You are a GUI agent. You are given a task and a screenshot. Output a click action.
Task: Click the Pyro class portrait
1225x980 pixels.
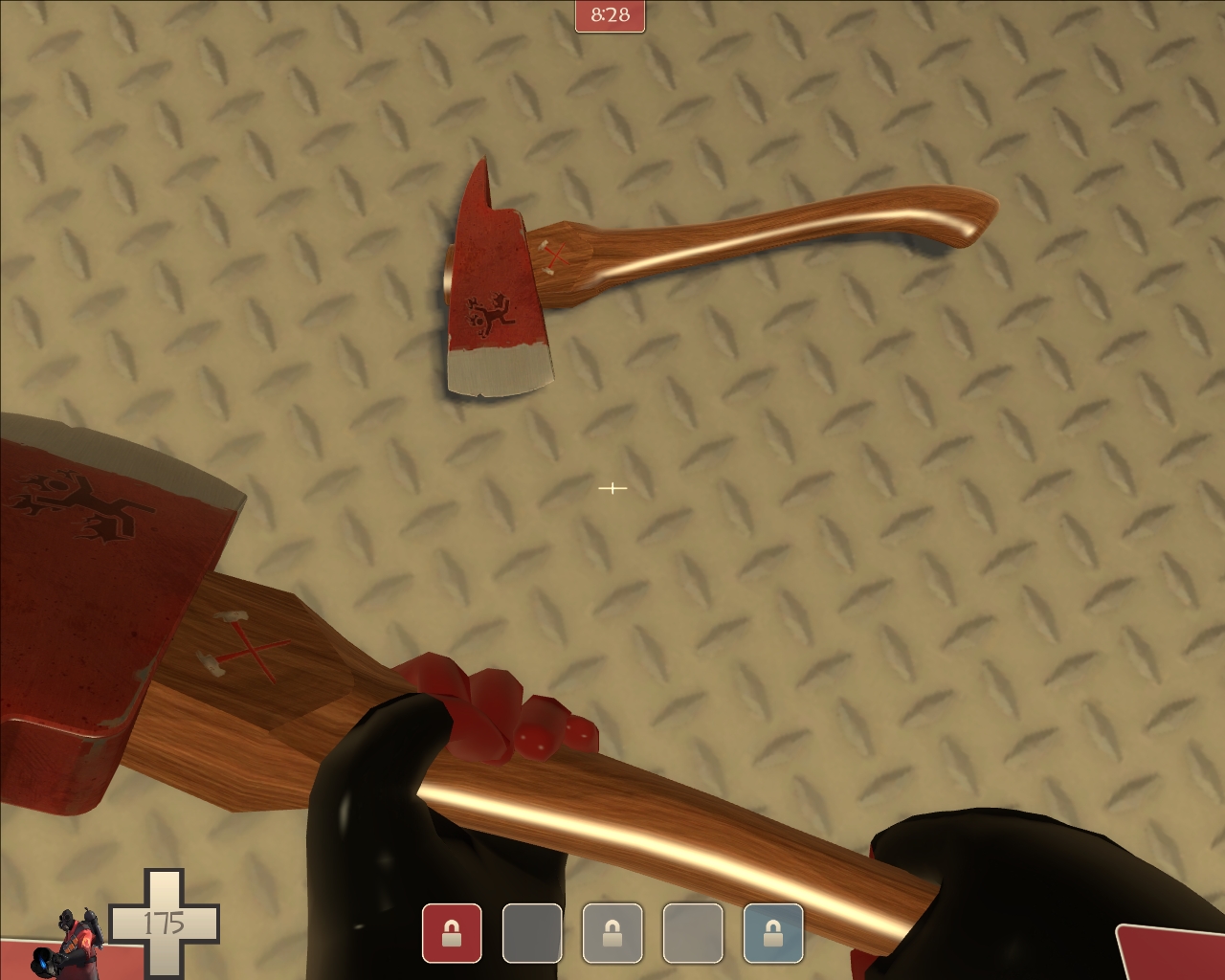coord(77,943)
